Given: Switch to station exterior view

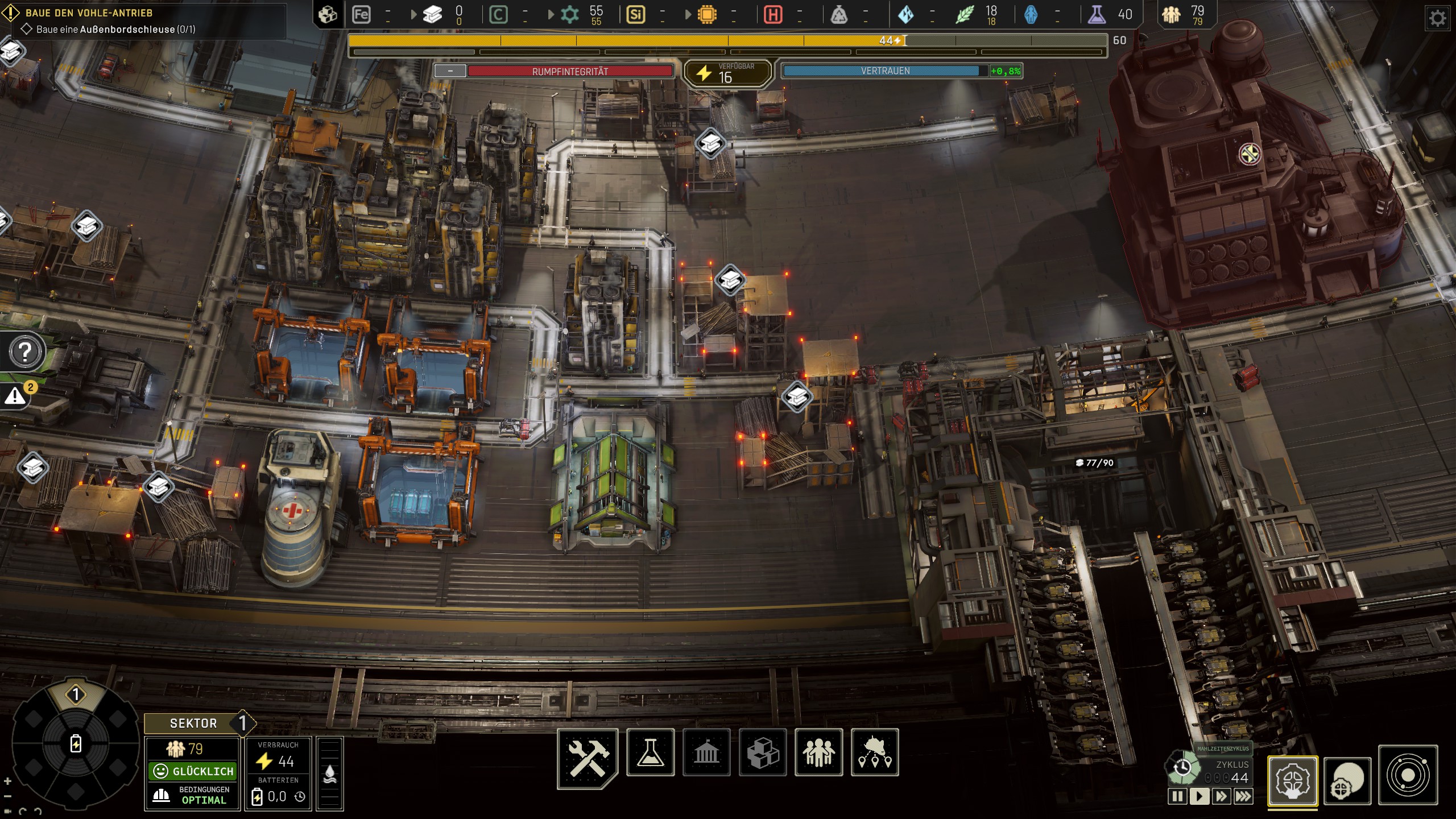Looking at the screenshot, I should (x=1347, y=781).
